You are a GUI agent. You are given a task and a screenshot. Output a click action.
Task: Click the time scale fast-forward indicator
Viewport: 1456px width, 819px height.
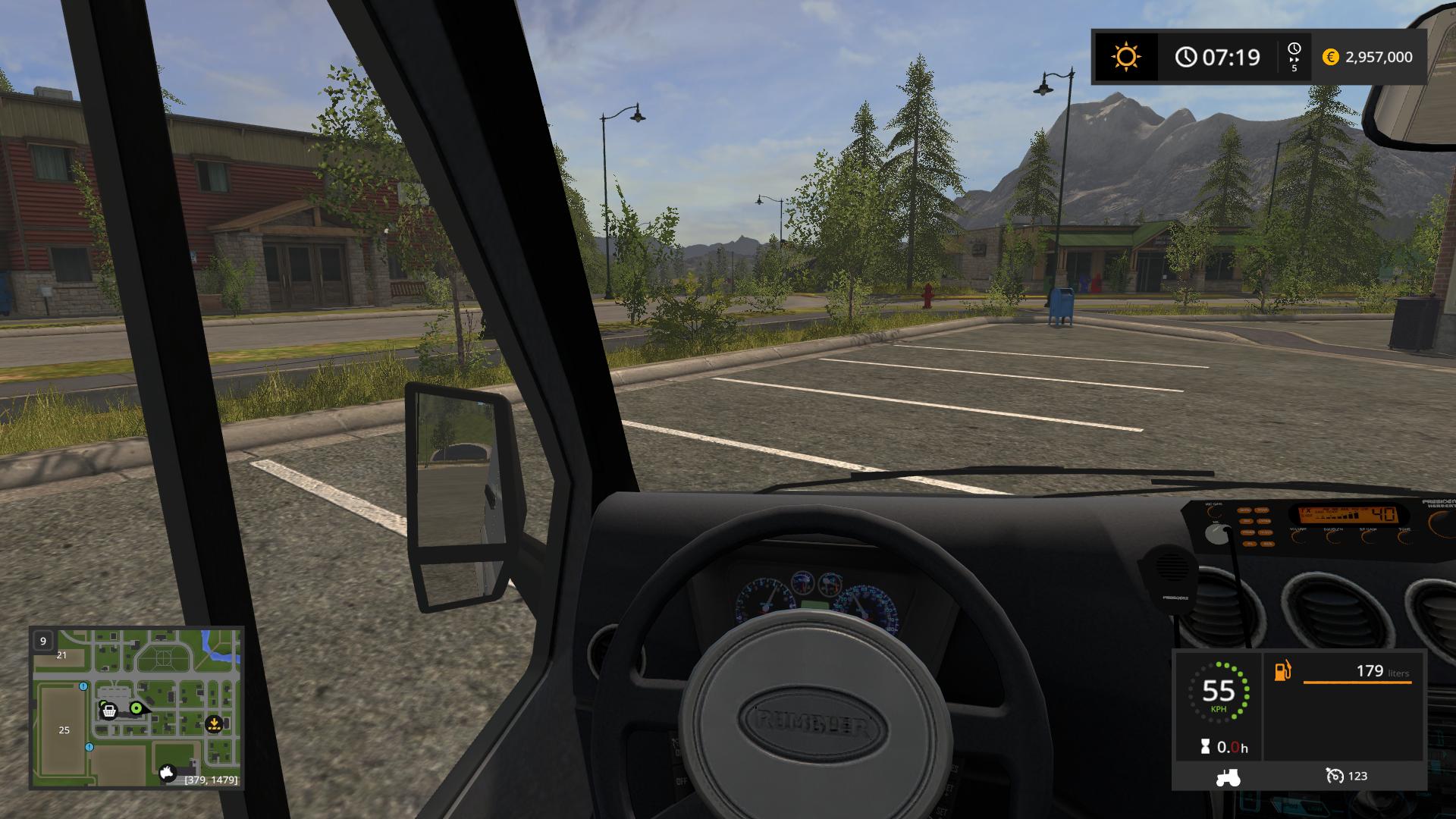click(1294, 57)
